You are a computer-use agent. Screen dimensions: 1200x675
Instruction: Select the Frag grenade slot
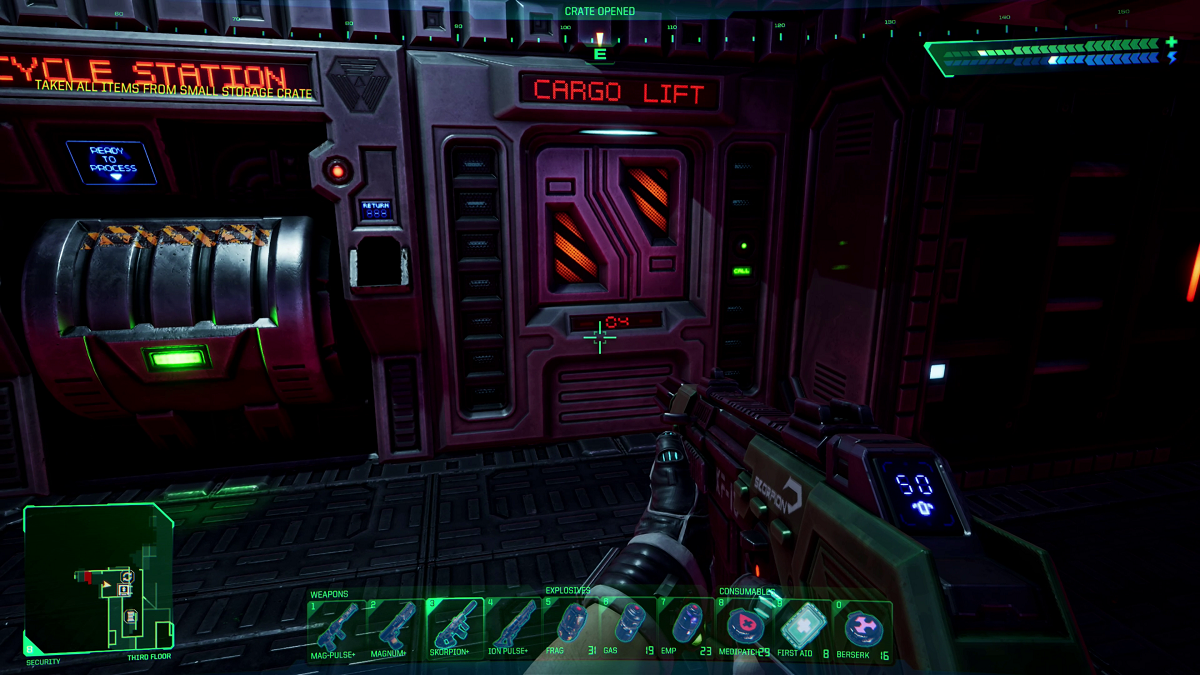pos(571,624)
